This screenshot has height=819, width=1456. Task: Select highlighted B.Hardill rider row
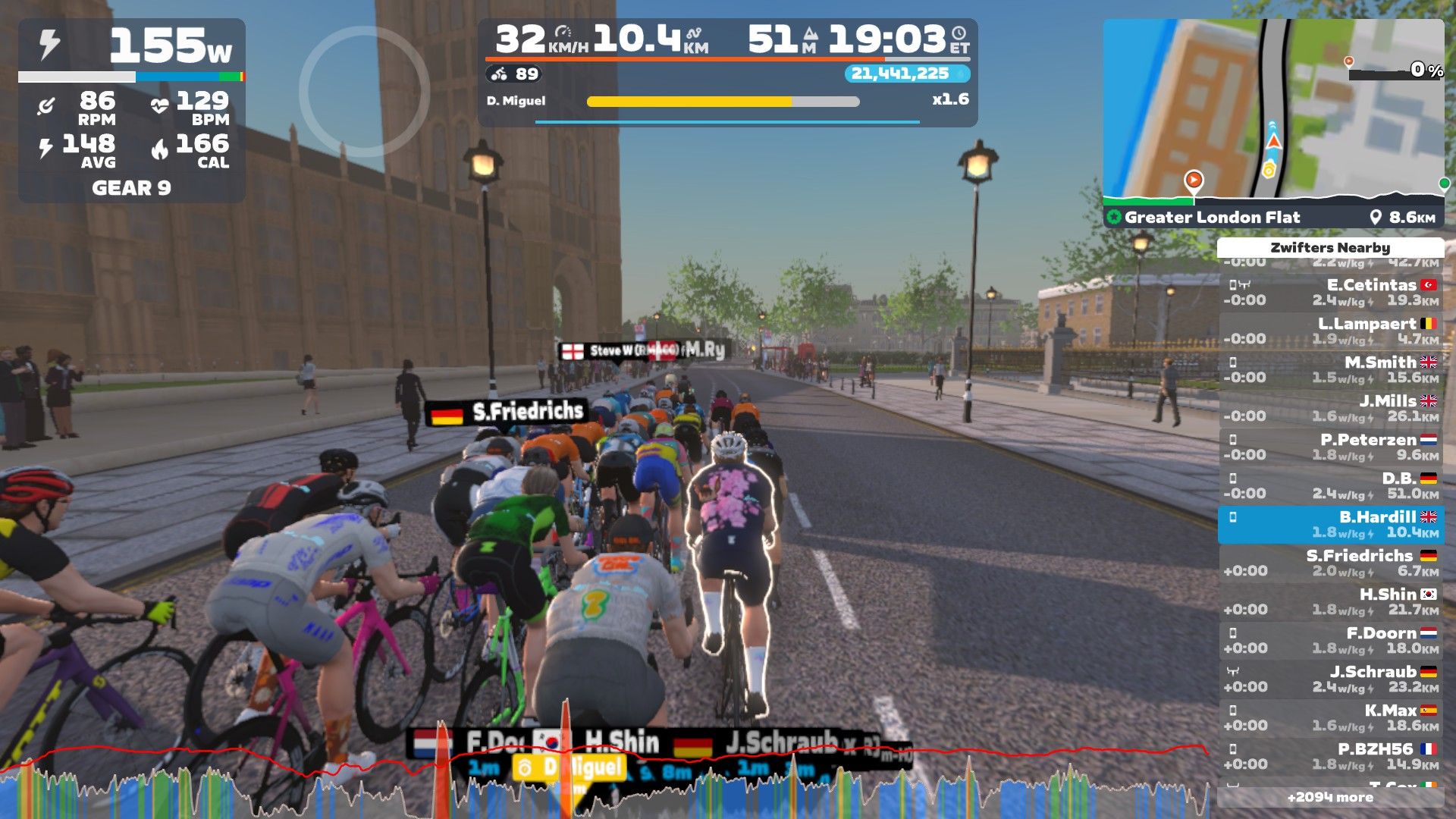pyautogui.click(x=1330, y=524)
